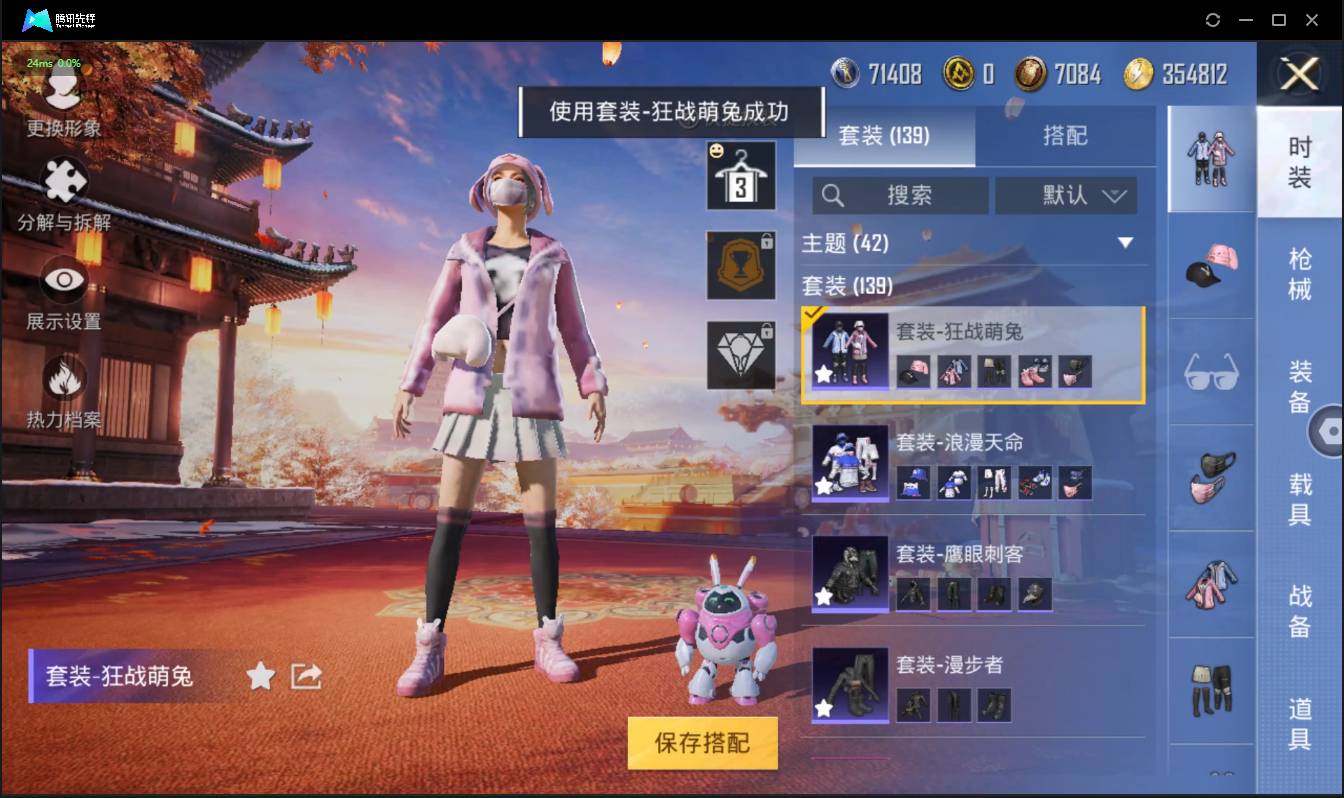Screen dimensions: 1344x798
Task: View the 热力档案 heat profile
Action: (62, 380)
